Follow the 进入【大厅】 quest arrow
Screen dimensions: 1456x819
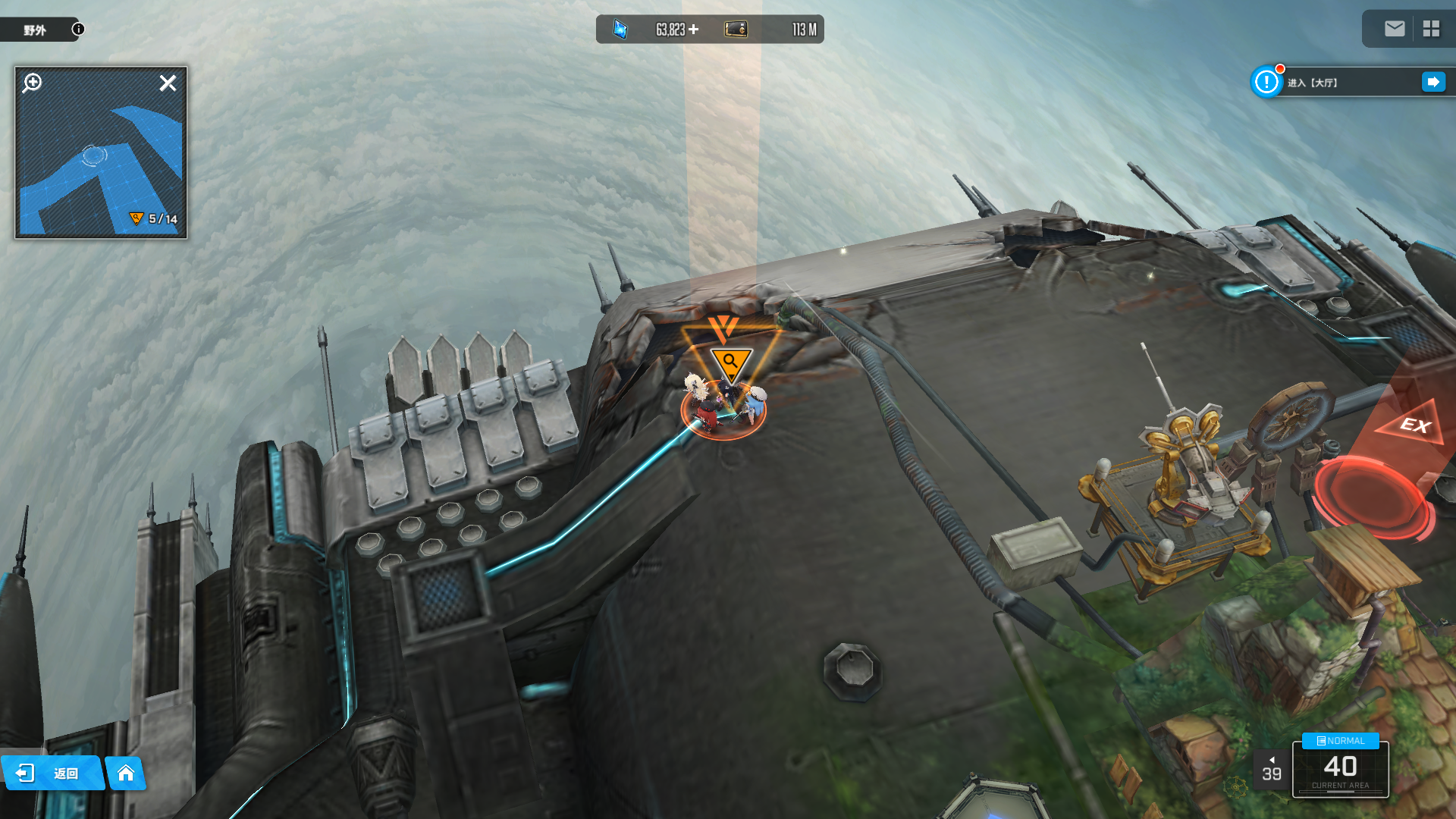pos(1433,82)
